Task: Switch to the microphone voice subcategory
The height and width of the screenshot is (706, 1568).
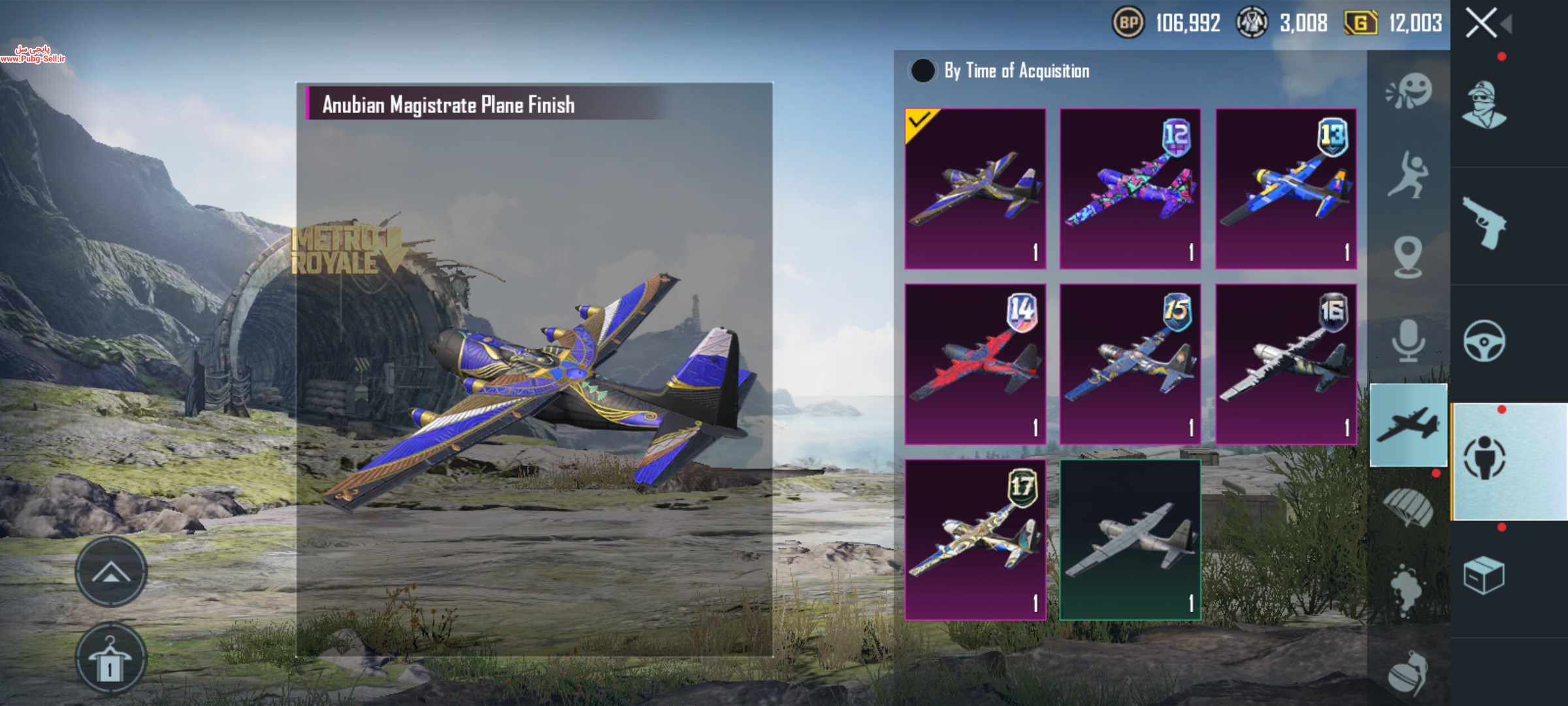Action: coord(1409,341)
